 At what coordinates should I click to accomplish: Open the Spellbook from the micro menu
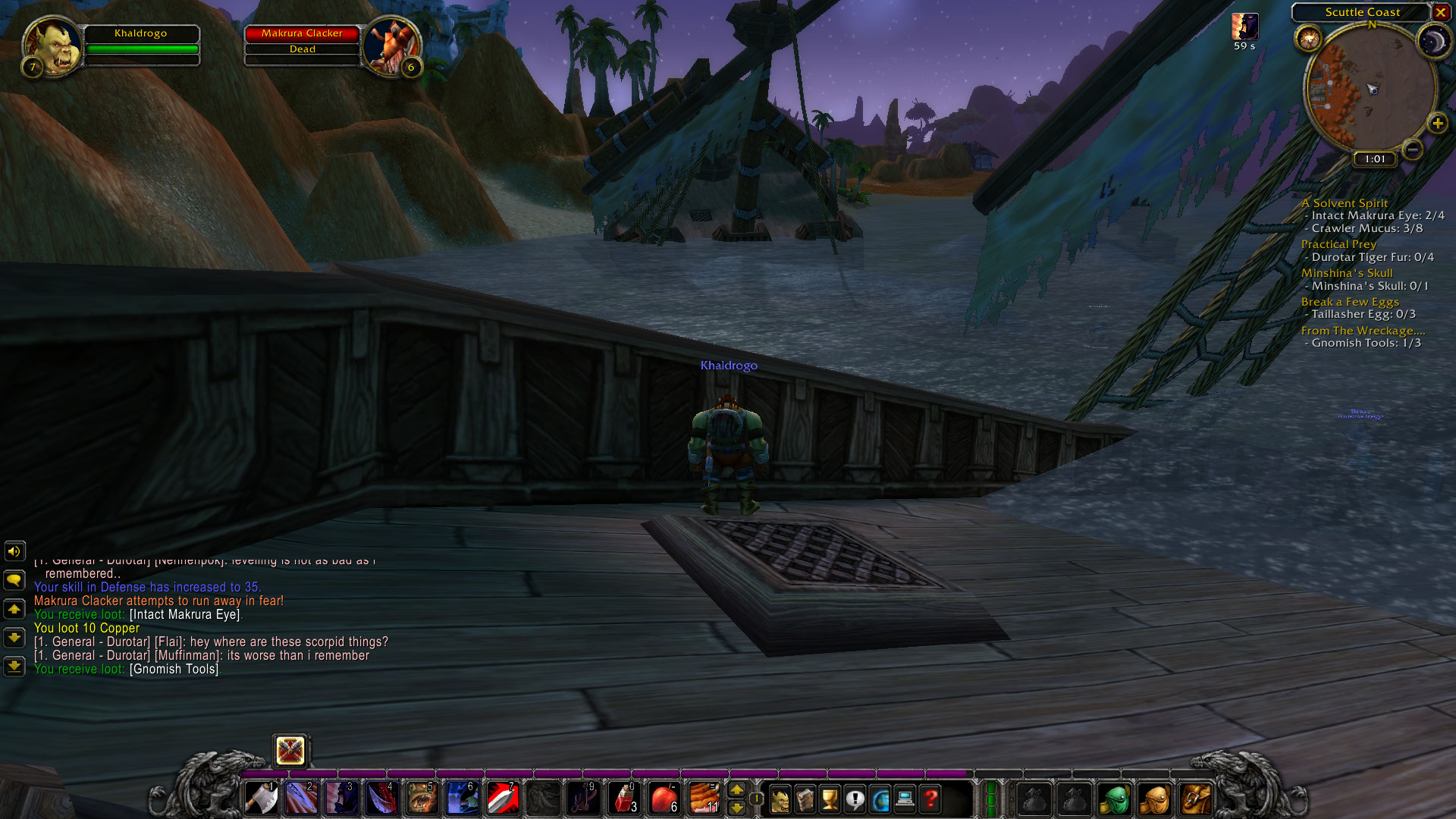click(805, 798)
